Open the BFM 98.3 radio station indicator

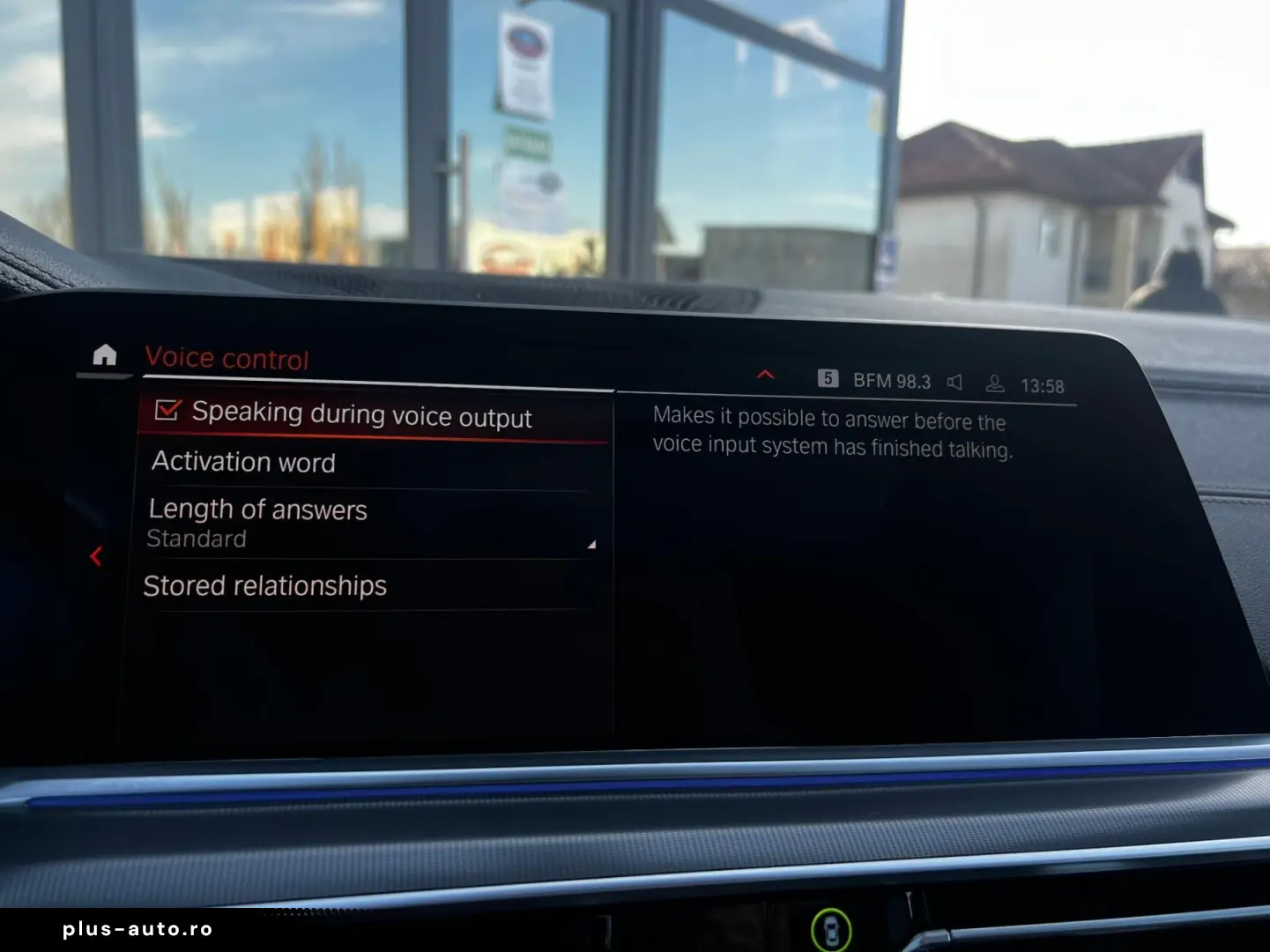pos(890,381)
